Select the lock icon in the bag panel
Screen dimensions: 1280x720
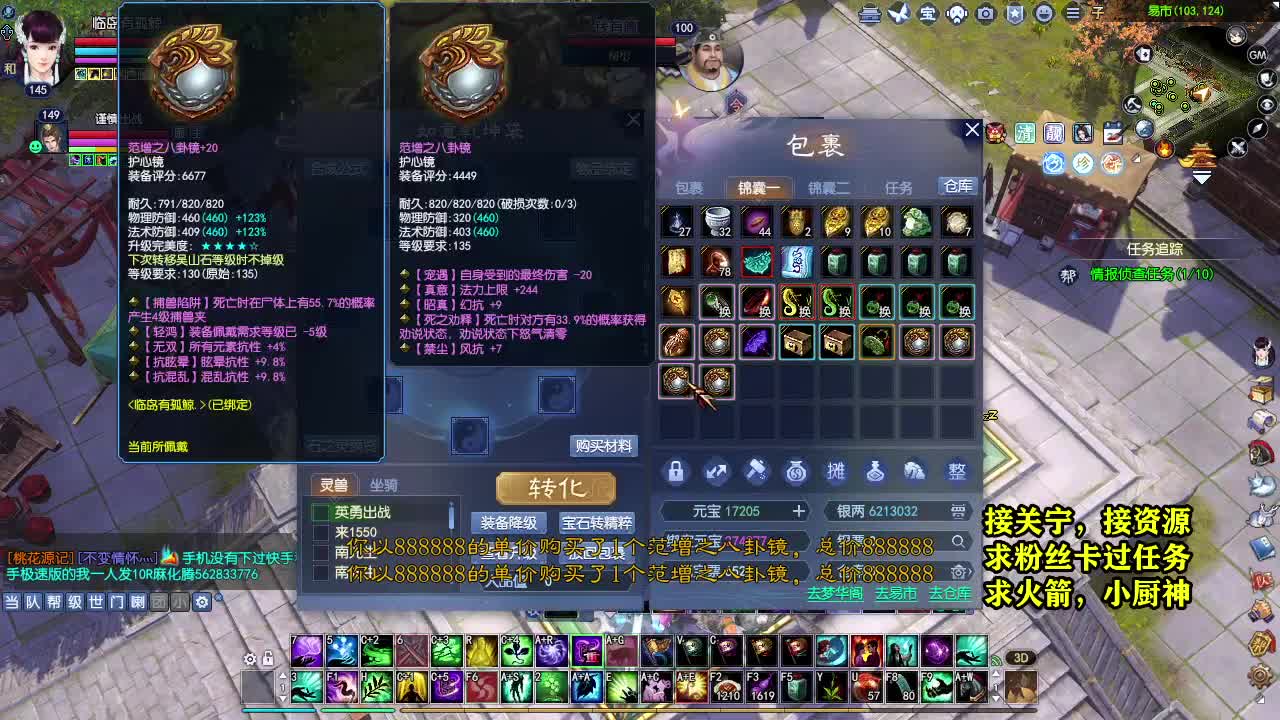point(676,472)
